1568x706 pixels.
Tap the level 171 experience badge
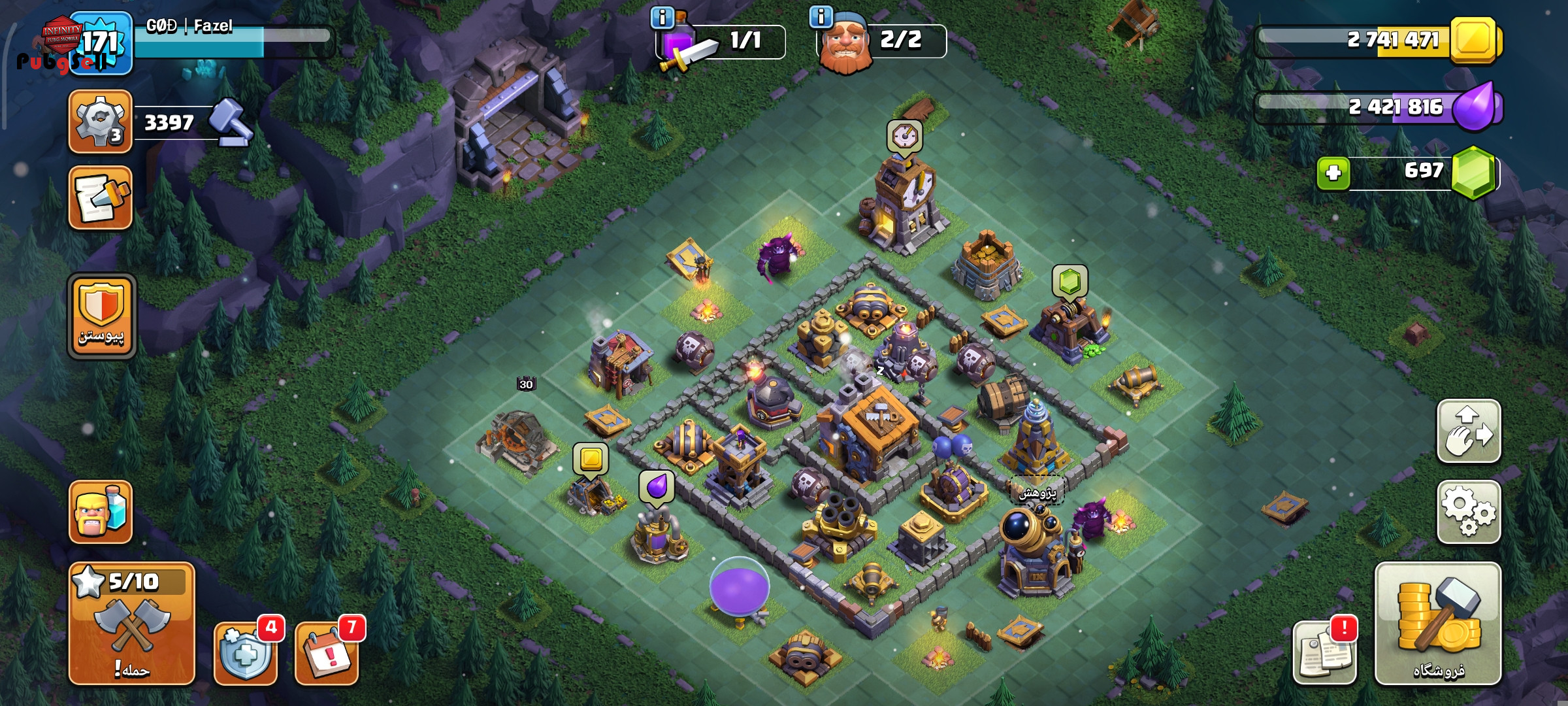101,43
